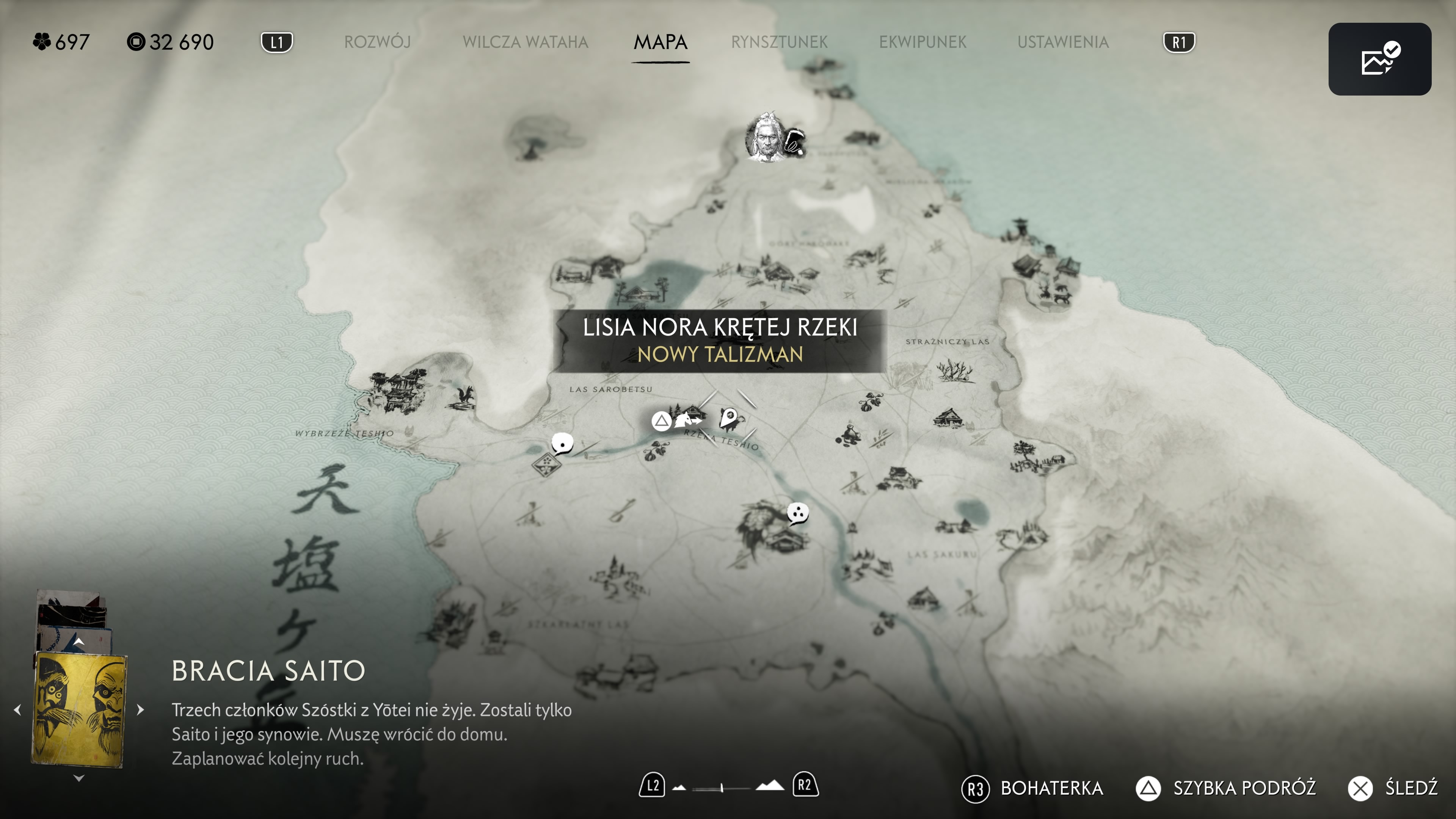
Task: Show the previous quest card with the left arrow
Action: click(x=17, y=709)
